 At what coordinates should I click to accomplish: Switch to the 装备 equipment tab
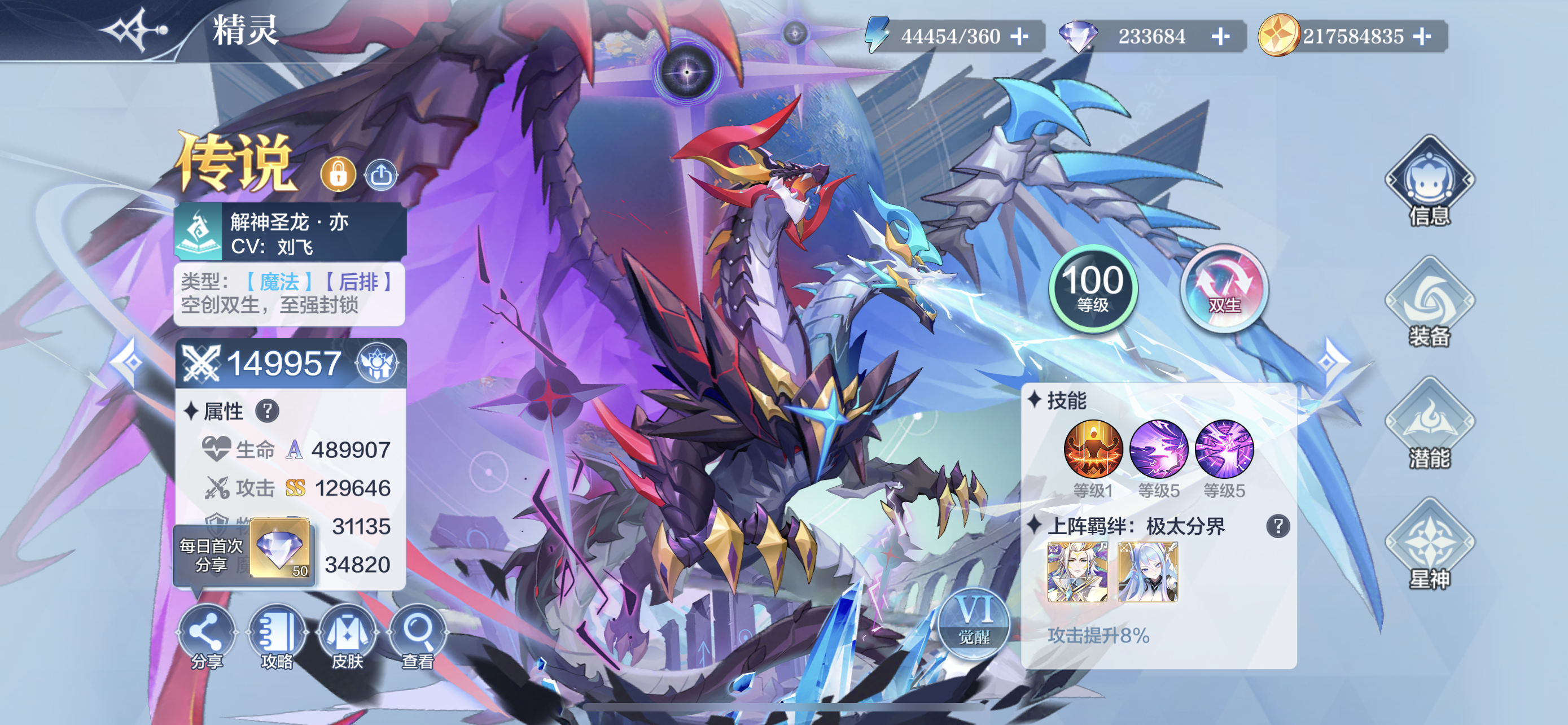1429,303
